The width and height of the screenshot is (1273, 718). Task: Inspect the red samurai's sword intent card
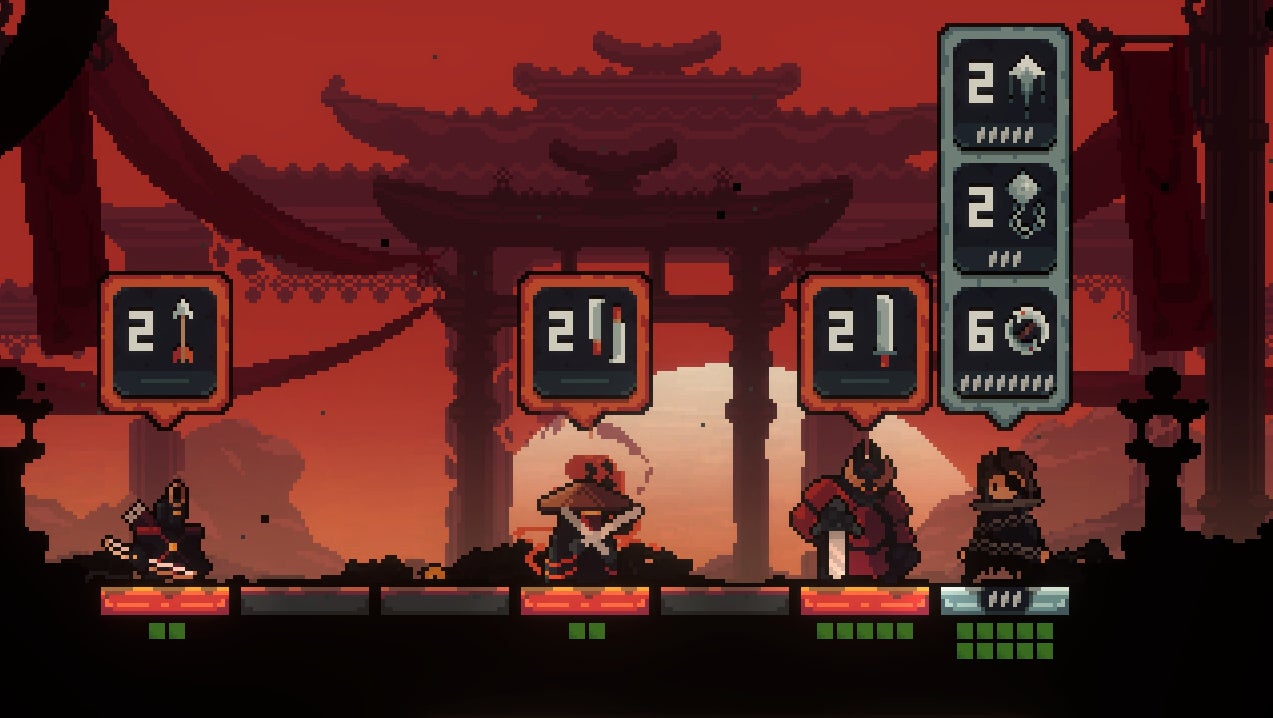[x=865, y=342]
